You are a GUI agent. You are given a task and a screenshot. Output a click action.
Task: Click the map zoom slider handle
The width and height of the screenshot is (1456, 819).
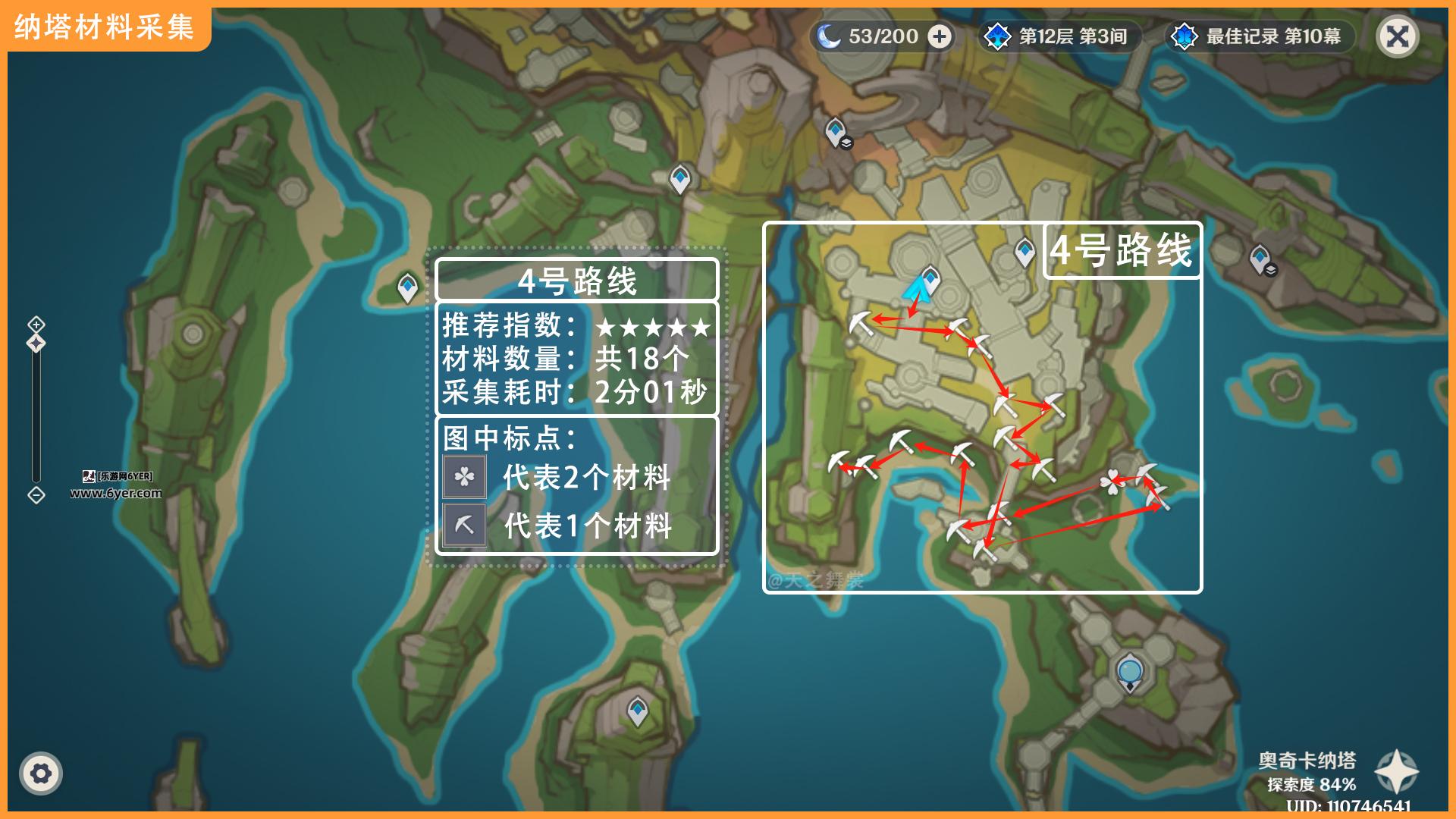pyautogui.click(x=36, y=344)
